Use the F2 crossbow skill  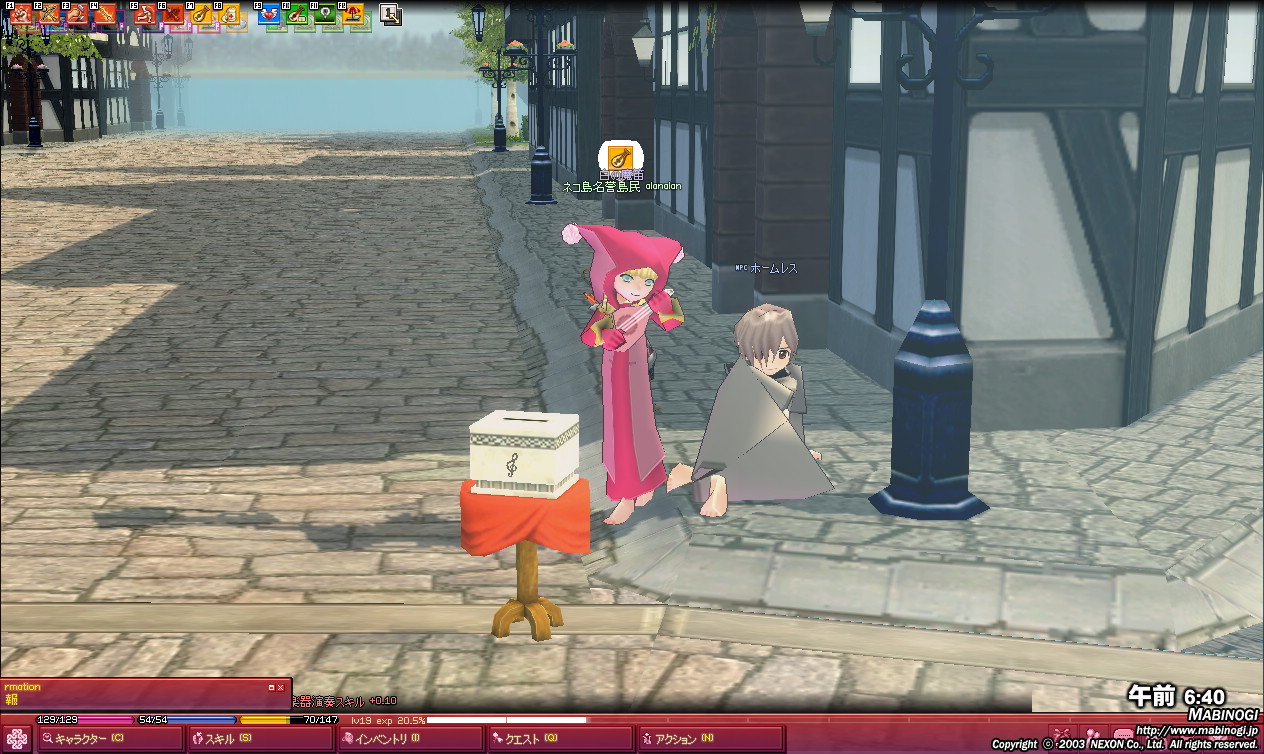point(49,14)
